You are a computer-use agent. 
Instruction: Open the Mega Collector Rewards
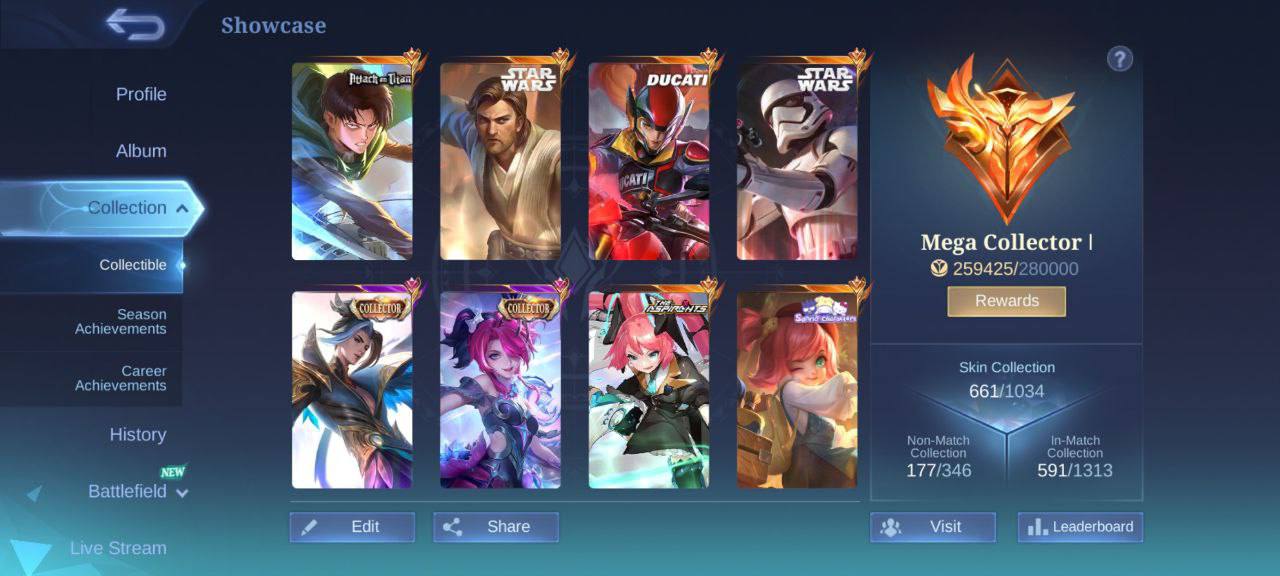(x=1006, y=301)
